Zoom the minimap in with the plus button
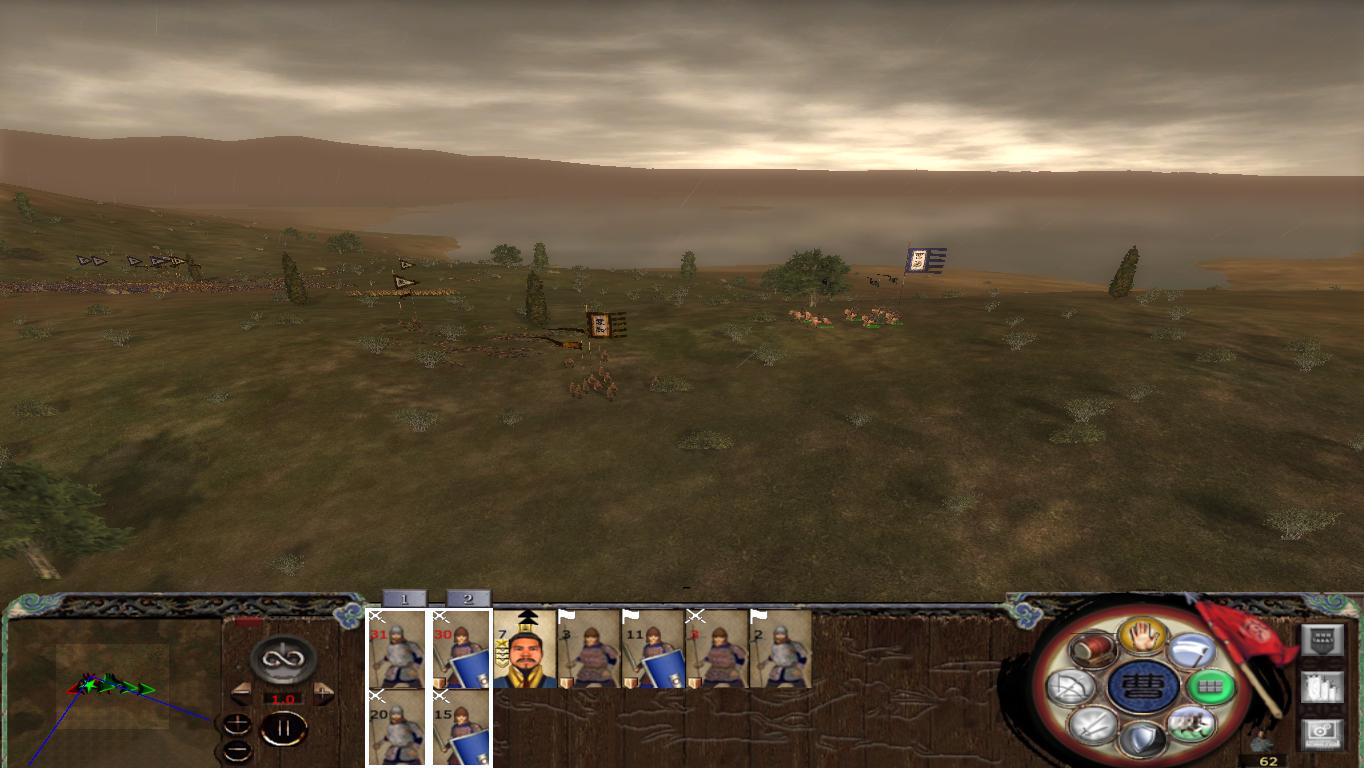 (x=238, y=724)
